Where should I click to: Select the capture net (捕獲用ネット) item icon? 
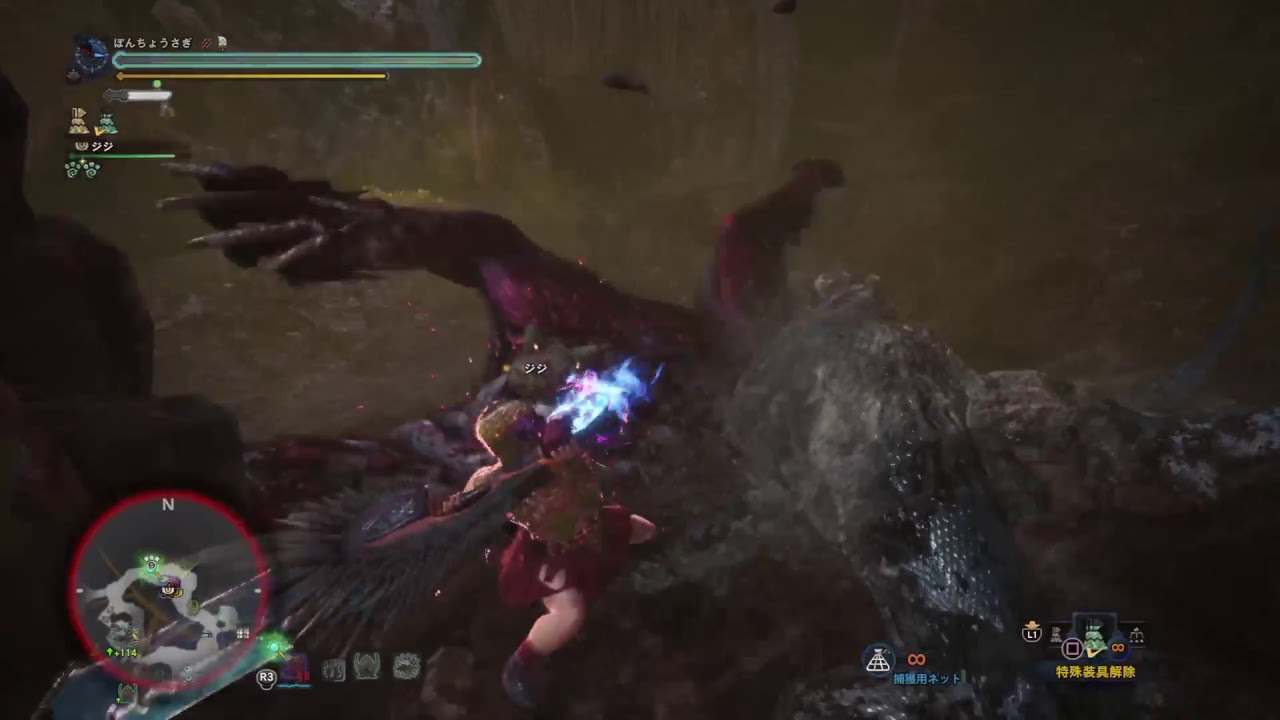[878, 656]
